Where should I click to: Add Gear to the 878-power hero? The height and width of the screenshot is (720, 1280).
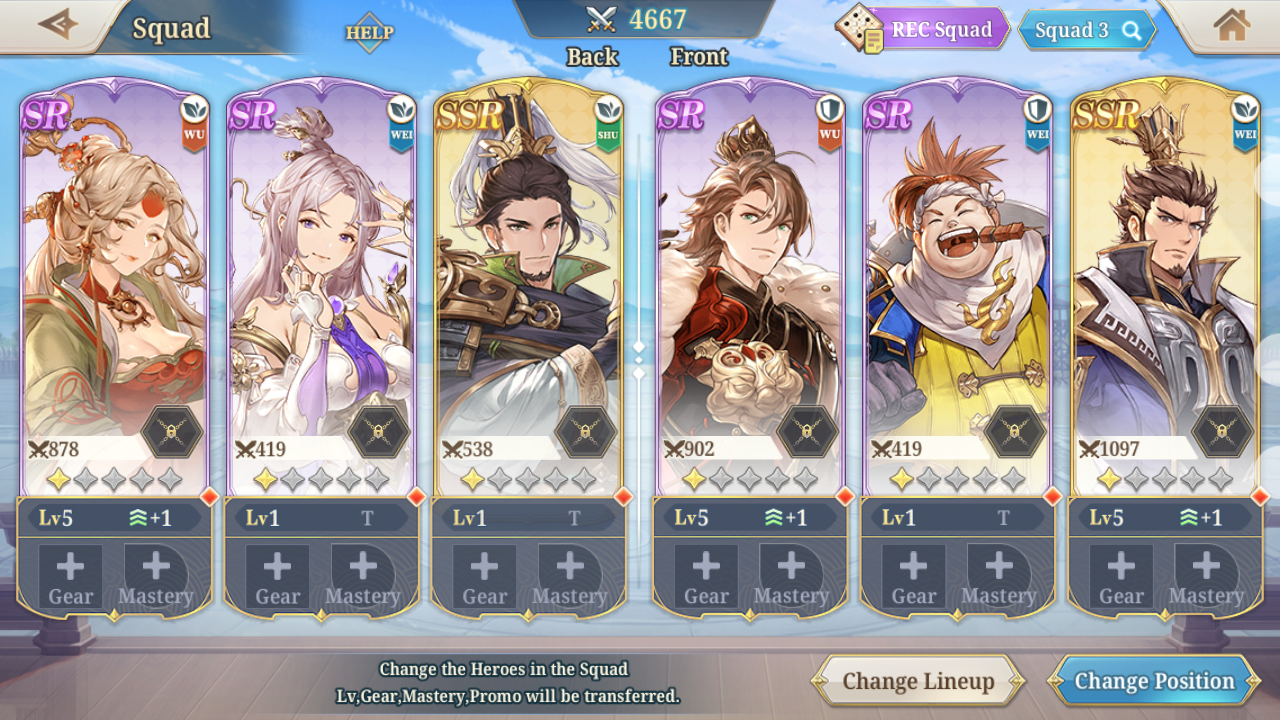click(x=70, y=577)
